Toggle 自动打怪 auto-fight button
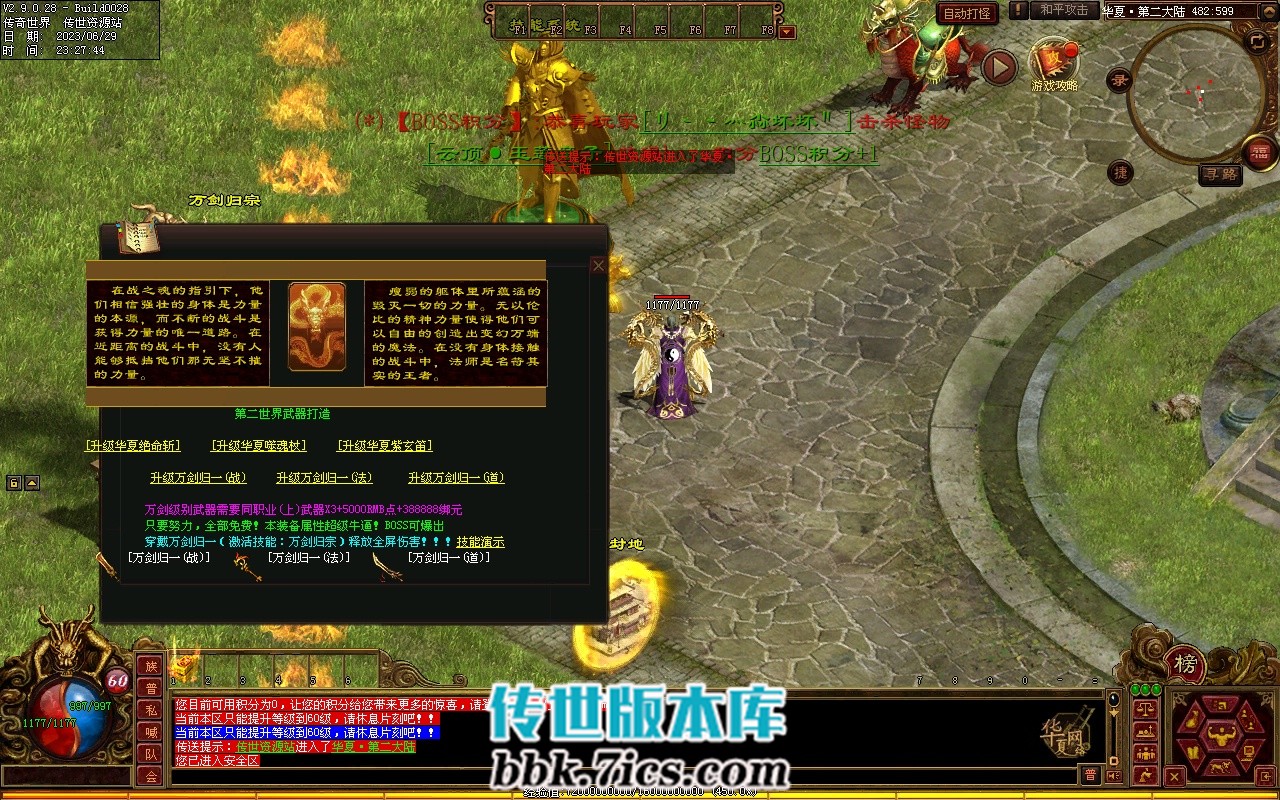The width and height of the screenshot is (1280, 800). [967, 13]
